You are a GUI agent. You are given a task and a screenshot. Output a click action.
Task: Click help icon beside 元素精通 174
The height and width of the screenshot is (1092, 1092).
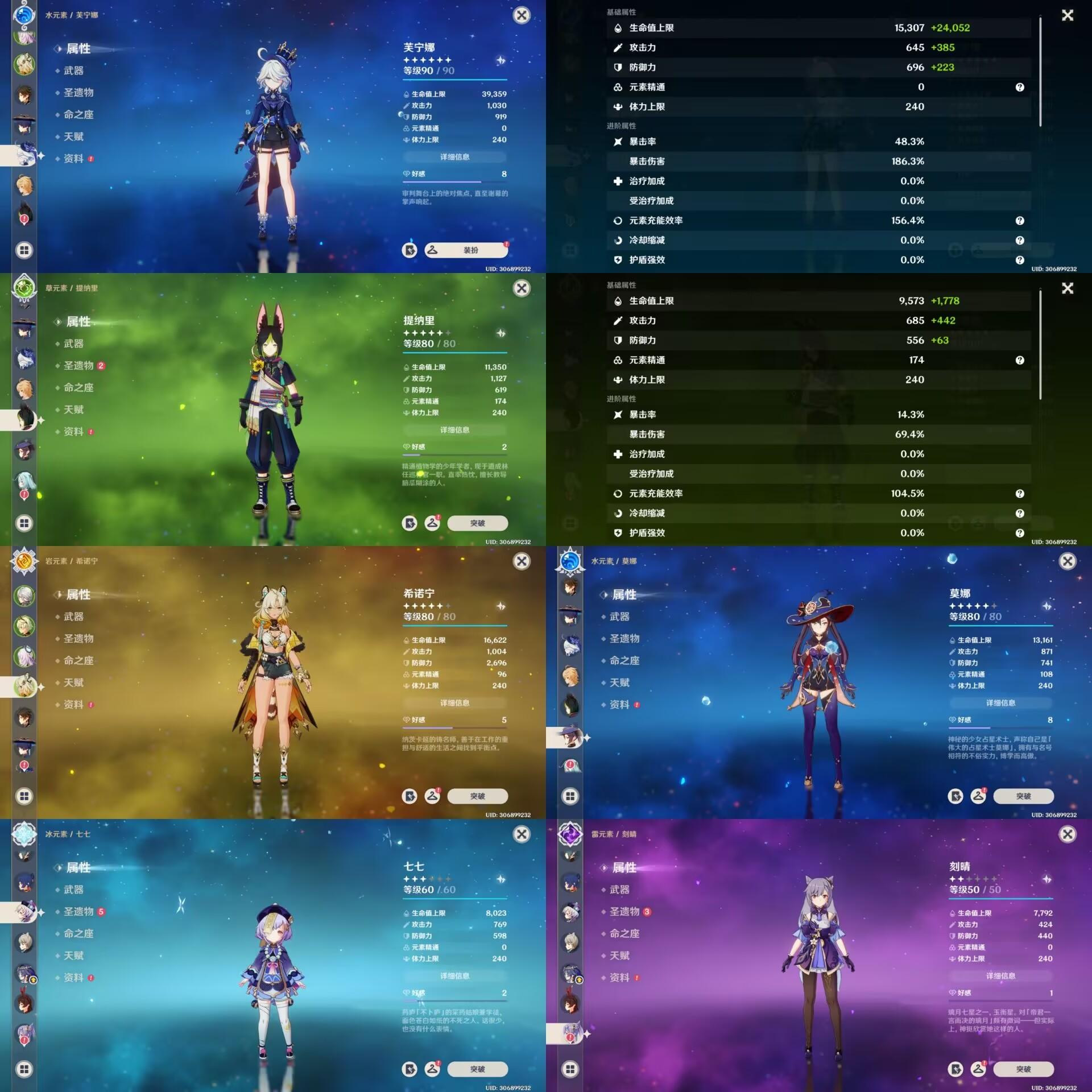(x=1020, y=360)
